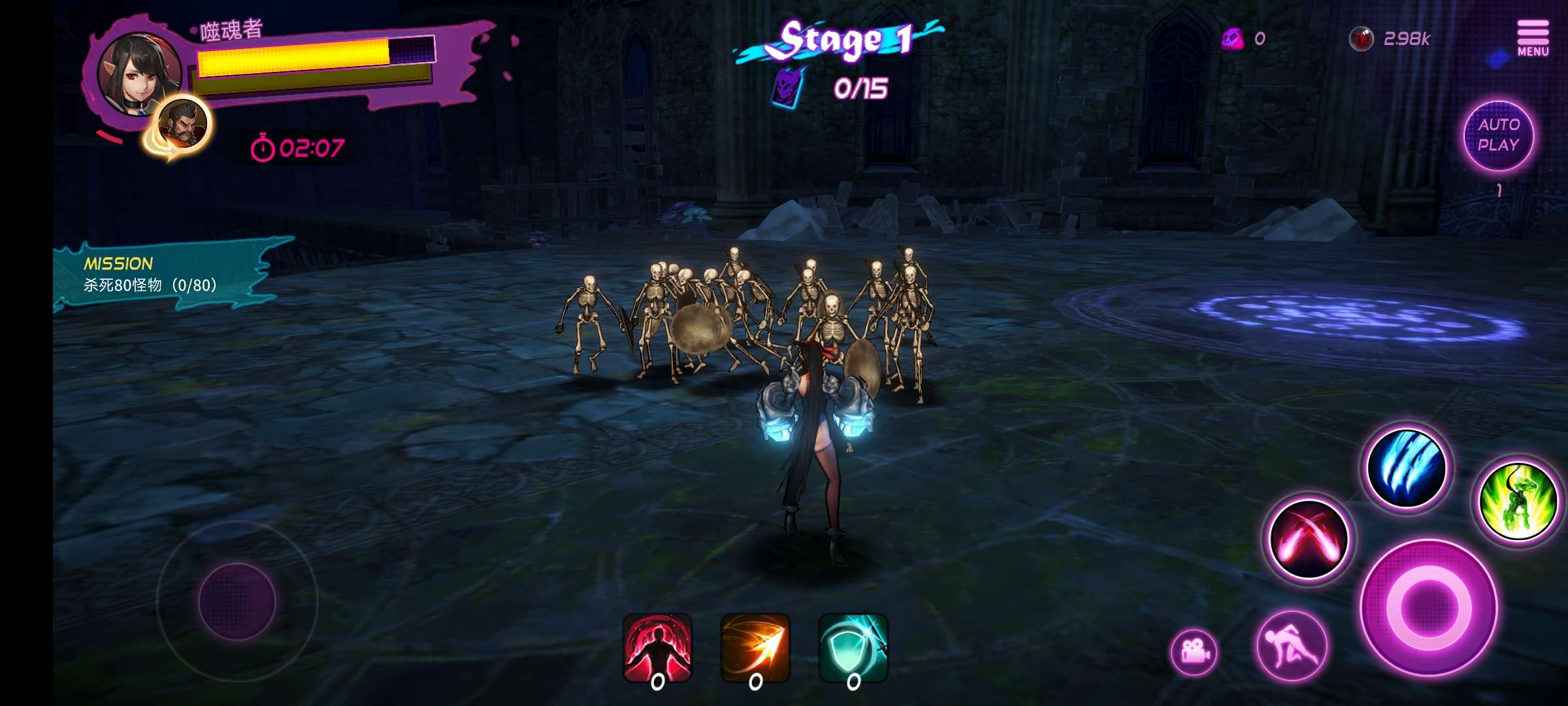This screenshot has height=706, width=1568.
Task: Swap to the bearded partner character portrait
Action: pyautogui.click(x=182, y=126)
